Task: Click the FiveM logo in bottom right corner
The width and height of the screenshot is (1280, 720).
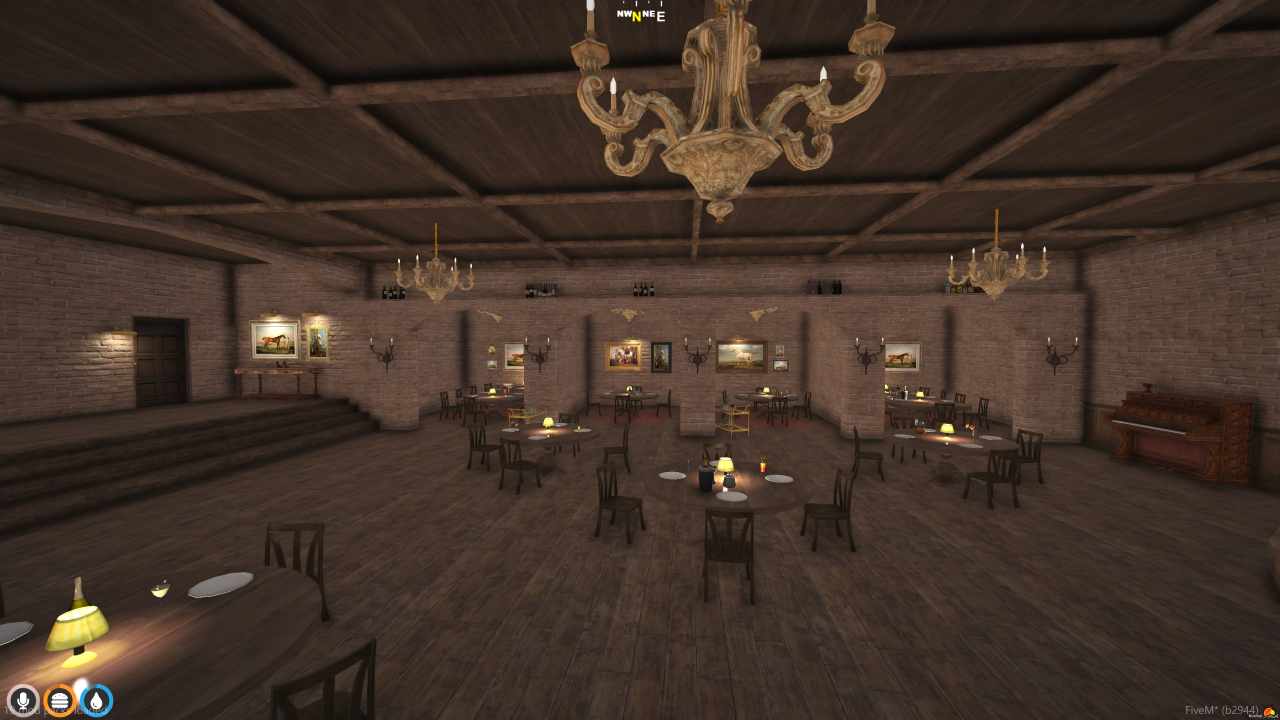Action: point(1270,711)
